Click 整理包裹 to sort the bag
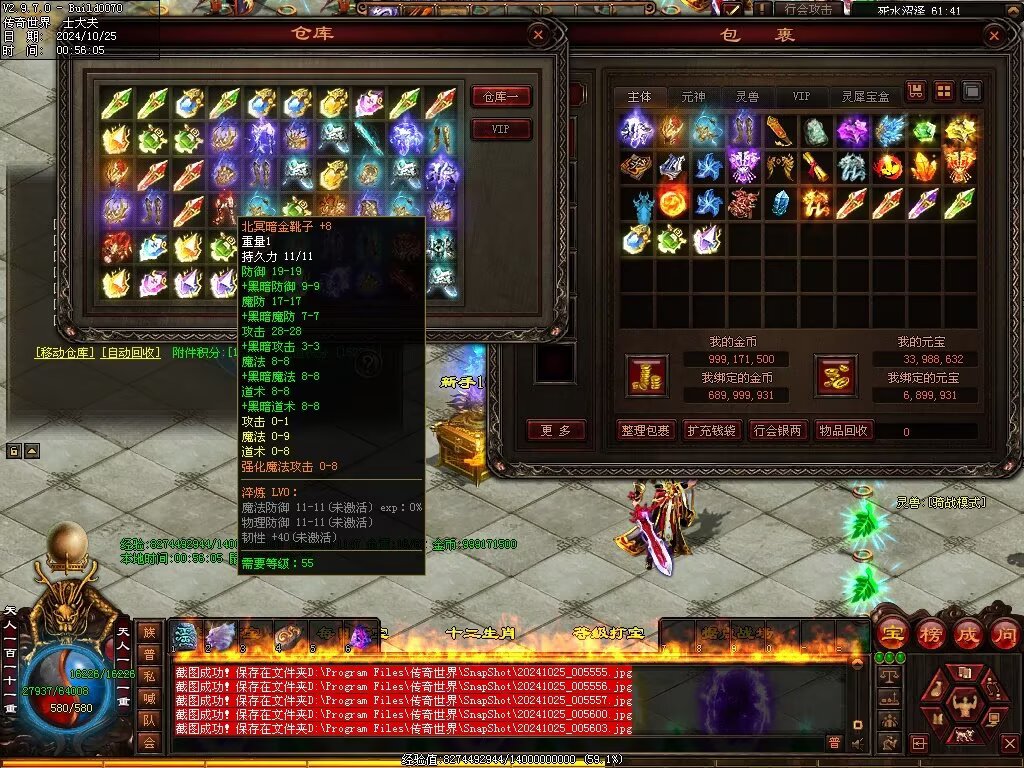The height and width of the screenshot is (768, 1024). click(645, 431)
